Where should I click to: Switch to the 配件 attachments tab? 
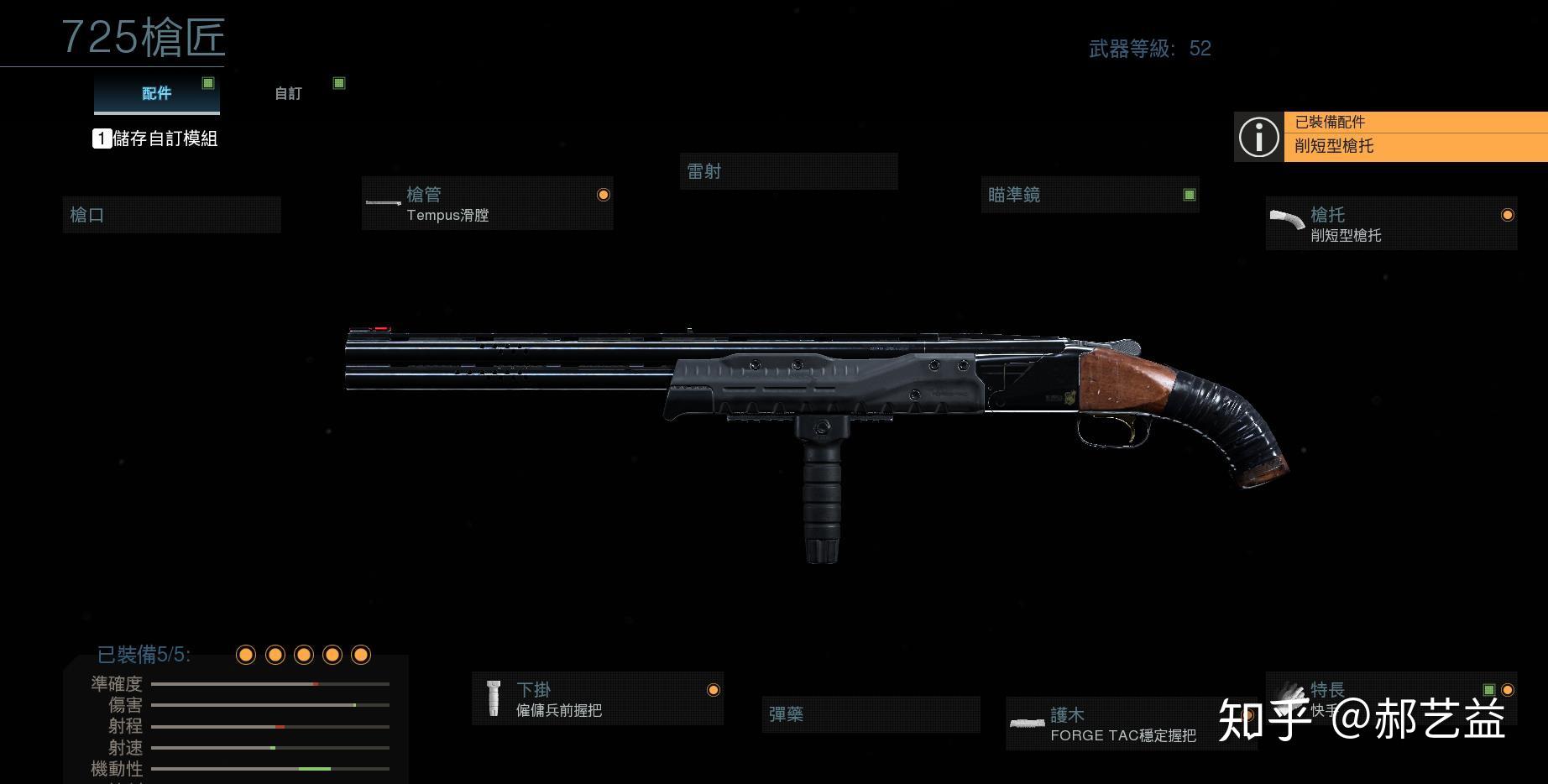point(157,93)
